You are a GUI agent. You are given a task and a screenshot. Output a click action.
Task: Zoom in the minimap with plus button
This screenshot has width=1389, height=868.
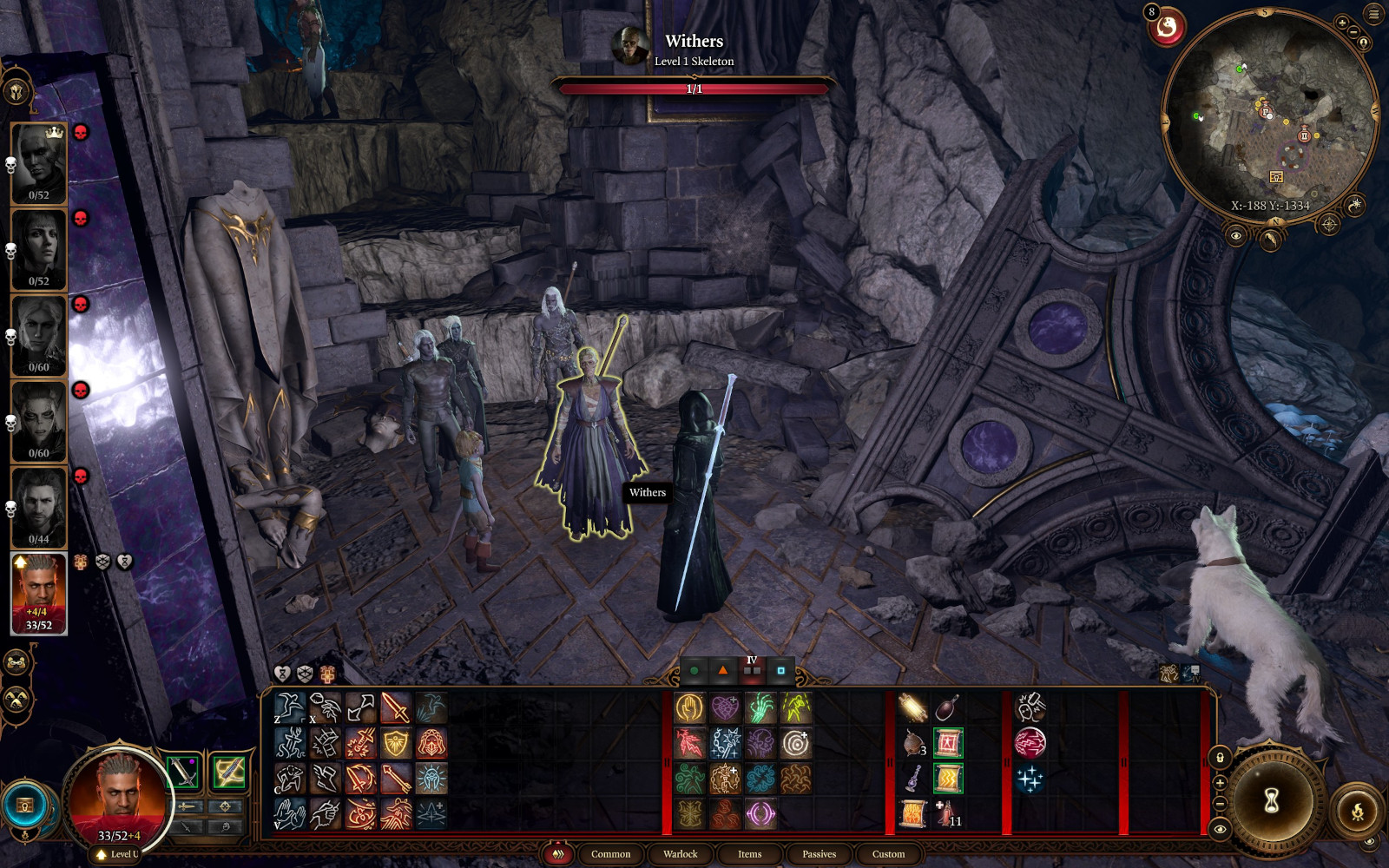point(1342,23)
